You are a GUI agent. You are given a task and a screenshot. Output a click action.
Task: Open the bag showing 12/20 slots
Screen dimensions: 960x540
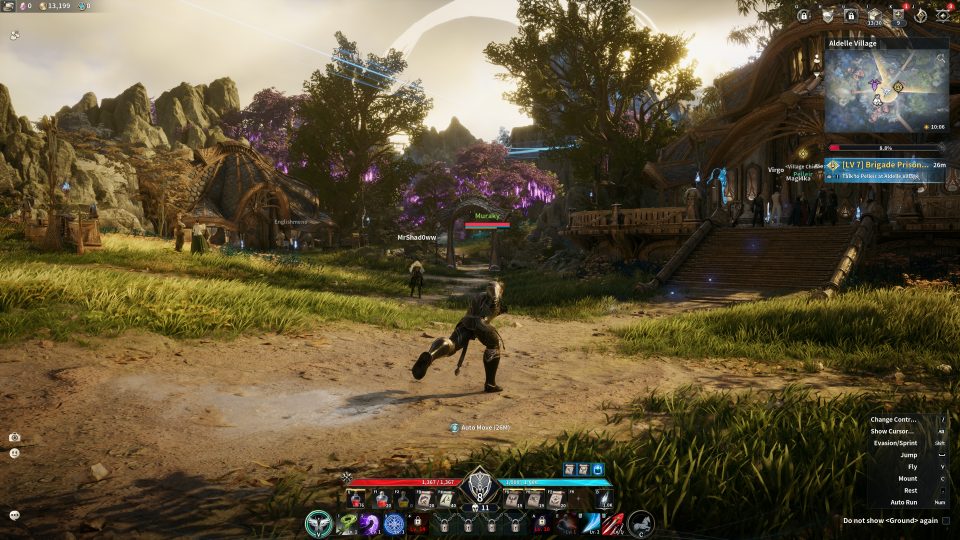[x=874, y=16]
